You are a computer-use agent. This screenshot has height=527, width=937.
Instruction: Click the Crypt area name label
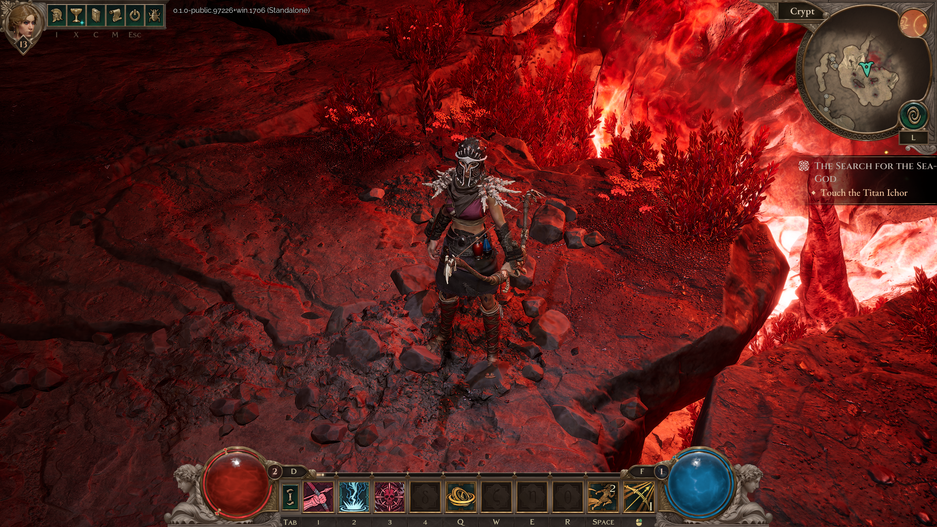[803, 12]
